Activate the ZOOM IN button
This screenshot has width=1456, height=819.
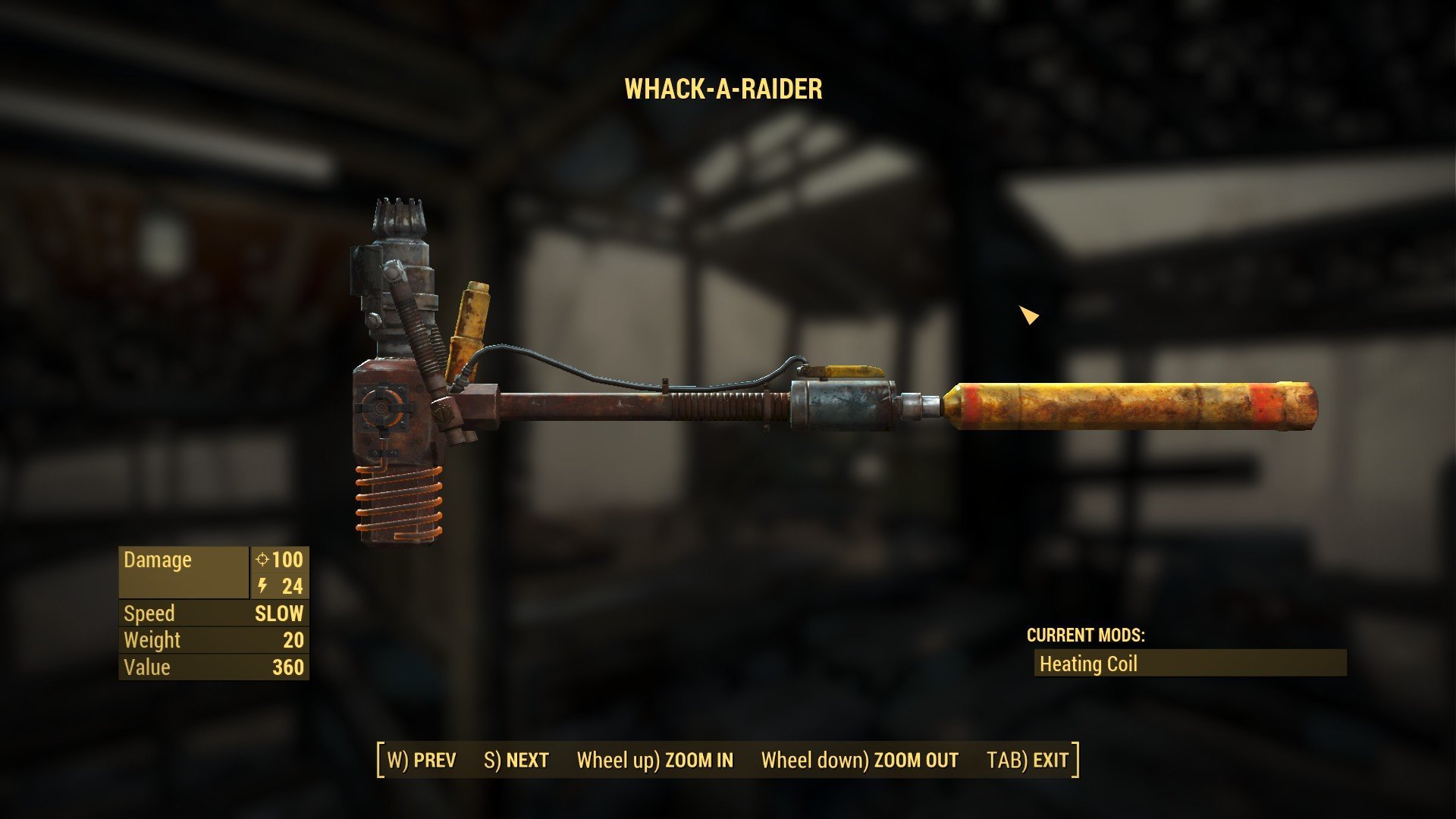(655, 760)
